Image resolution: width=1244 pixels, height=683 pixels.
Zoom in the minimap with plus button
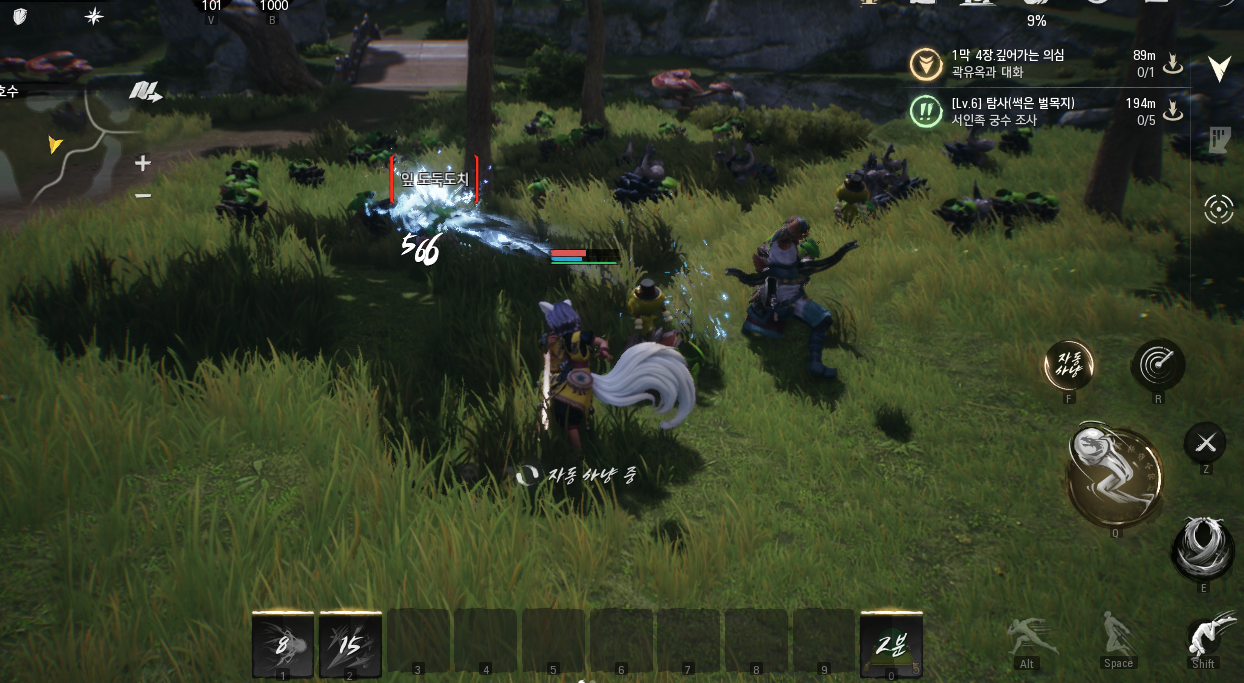[x=143, y=163]
